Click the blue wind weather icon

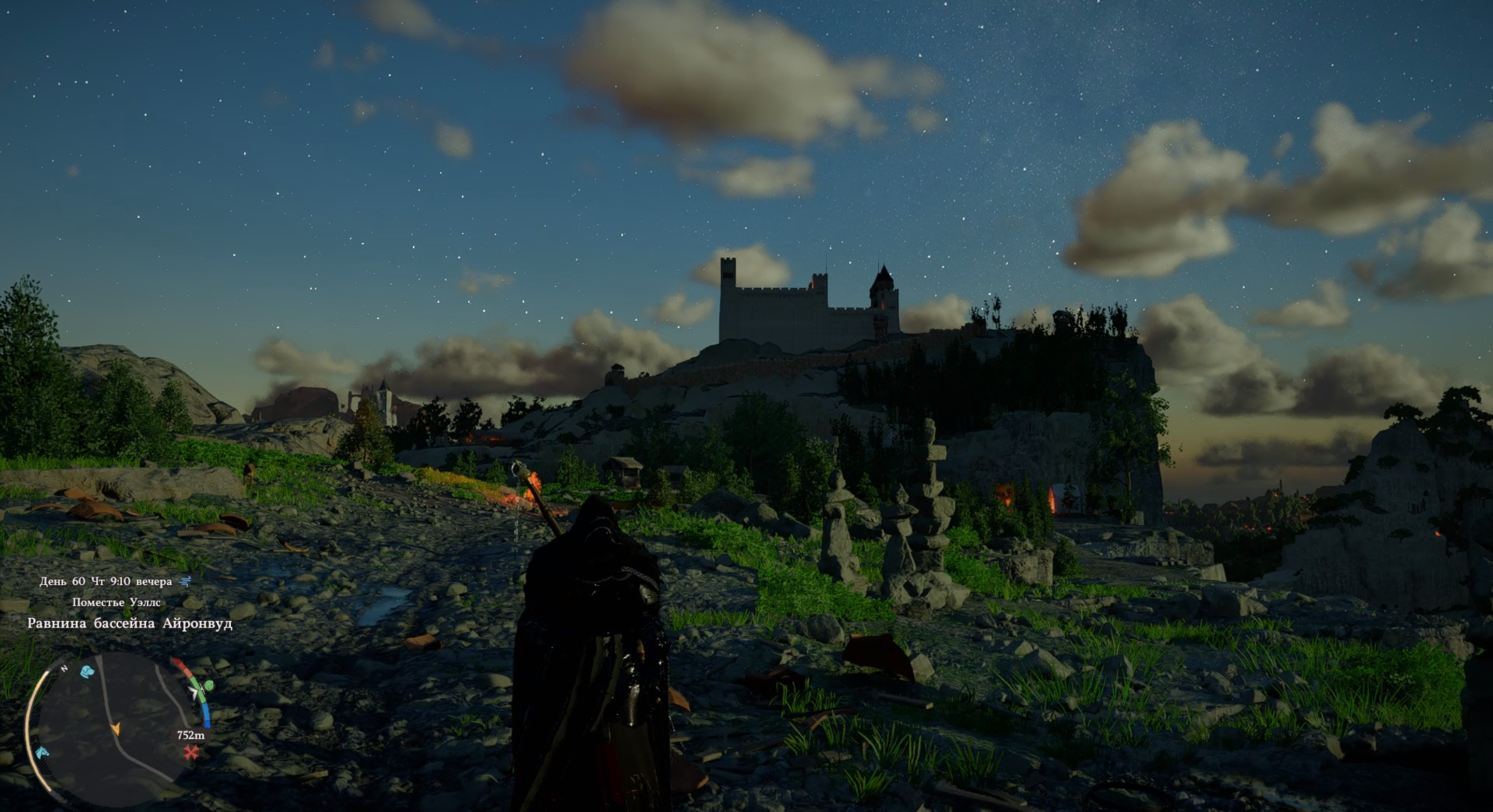tap(186, 581)
